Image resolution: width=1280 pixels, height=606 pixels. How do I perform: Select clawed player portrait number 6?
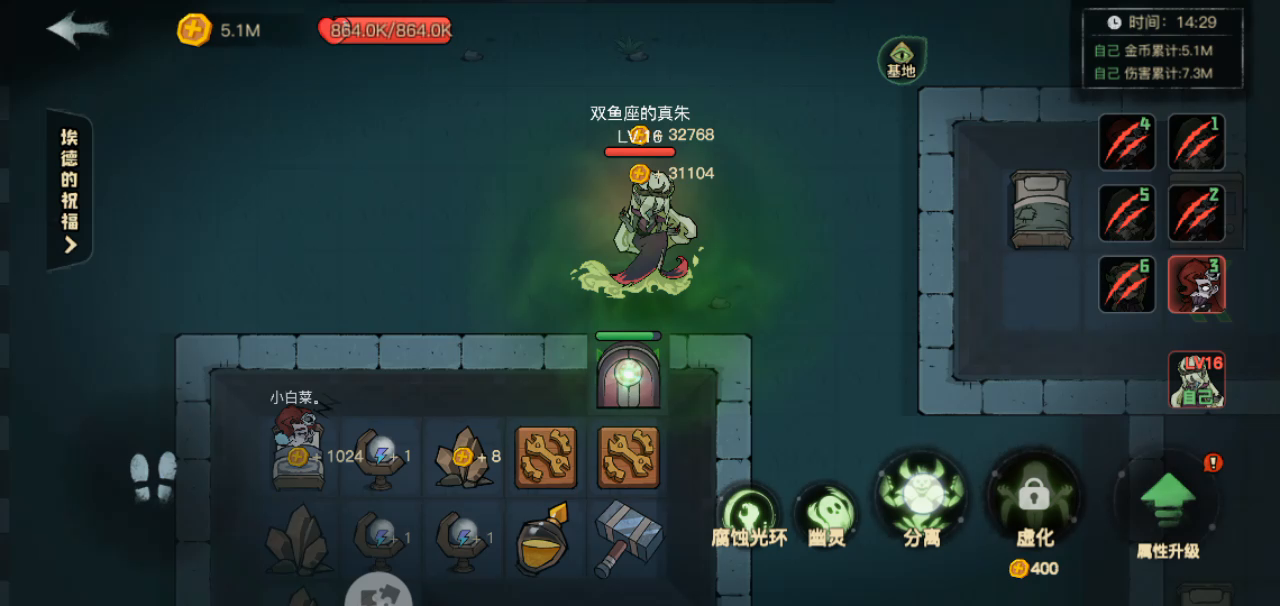click(1127, 284)
